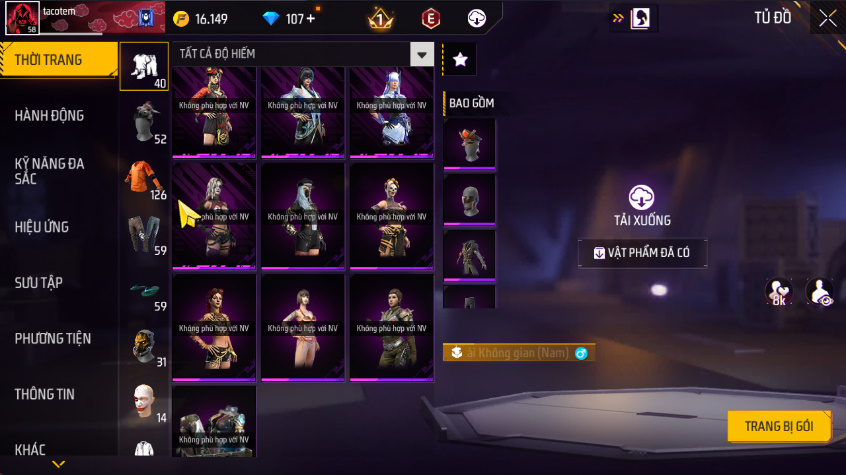Switch to the Hành Động category
The image size is (846, 475).
[x=49, y=116]
